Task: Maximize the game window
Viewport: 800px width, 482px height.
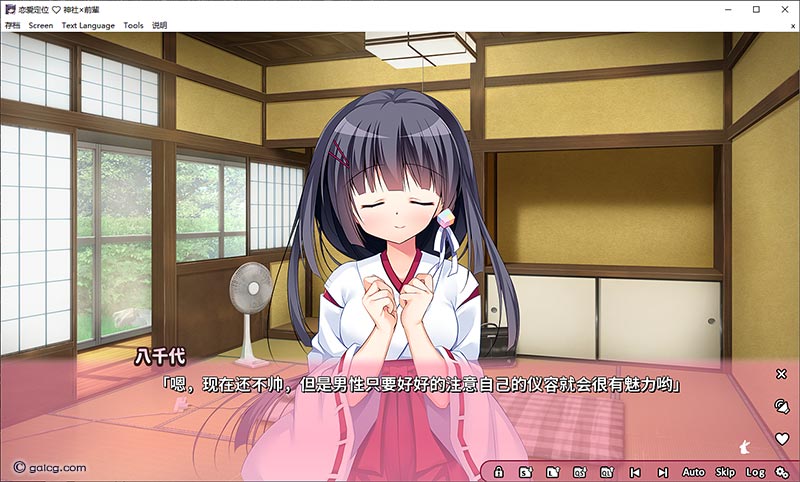Action: coord(756,9)
